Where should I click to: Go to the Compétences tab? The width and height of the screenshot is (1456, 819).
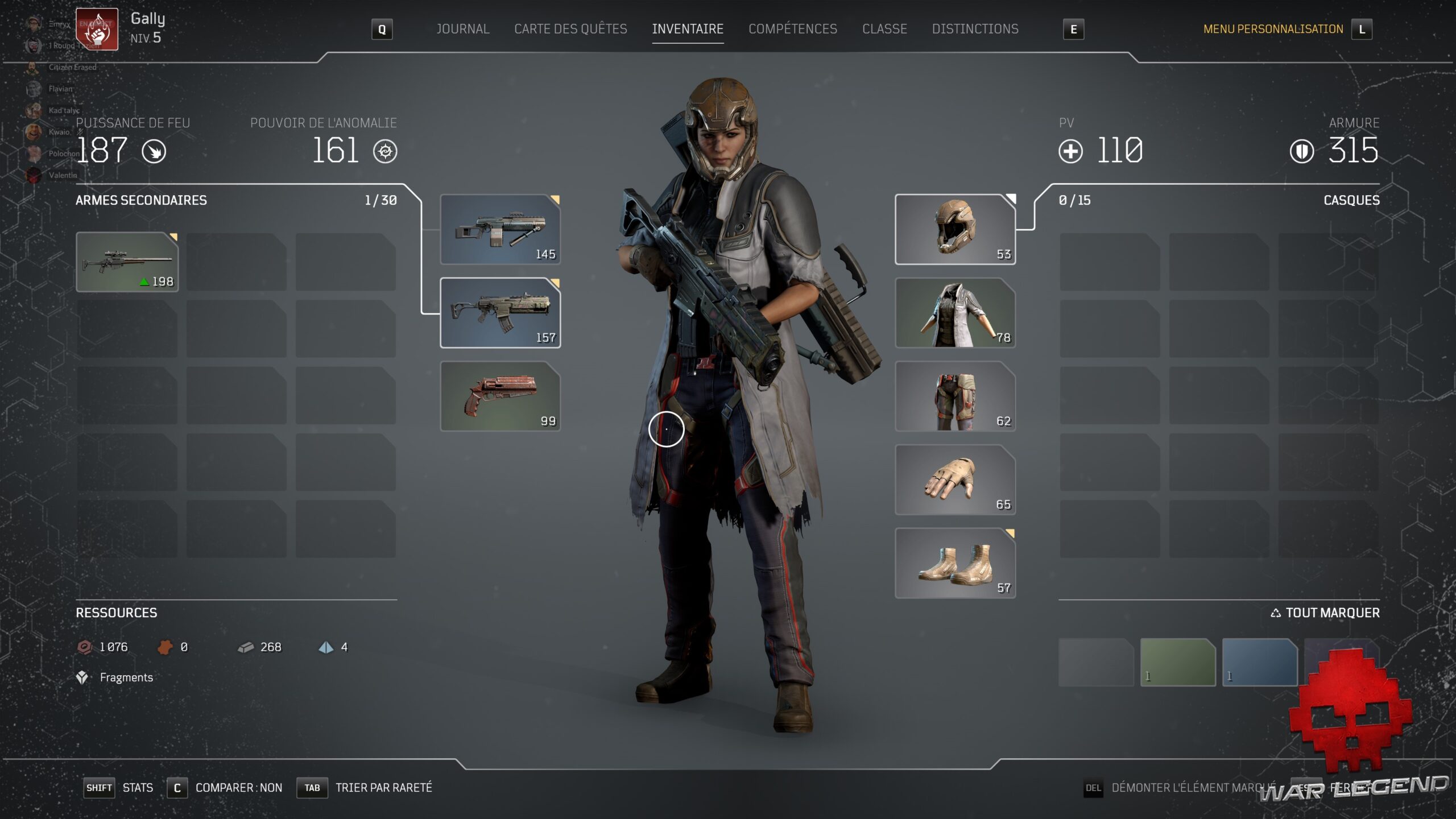tap(792, 29)
